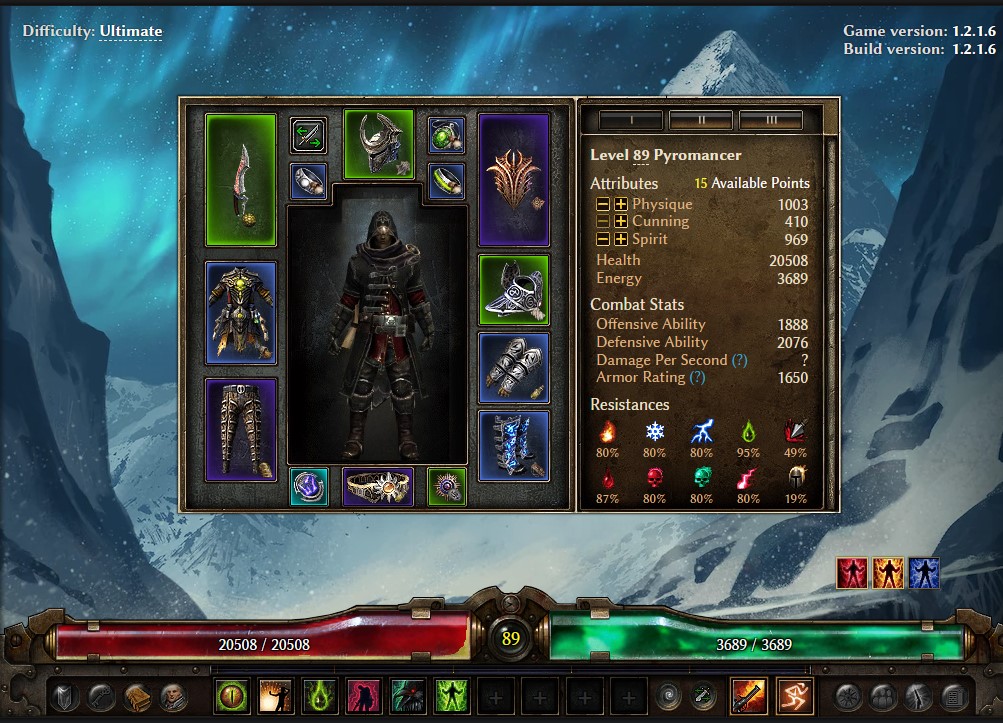Viewport: 1003px width, 723px height.
Task: Select the shoulder armor slot
Action: pos(514,290)
